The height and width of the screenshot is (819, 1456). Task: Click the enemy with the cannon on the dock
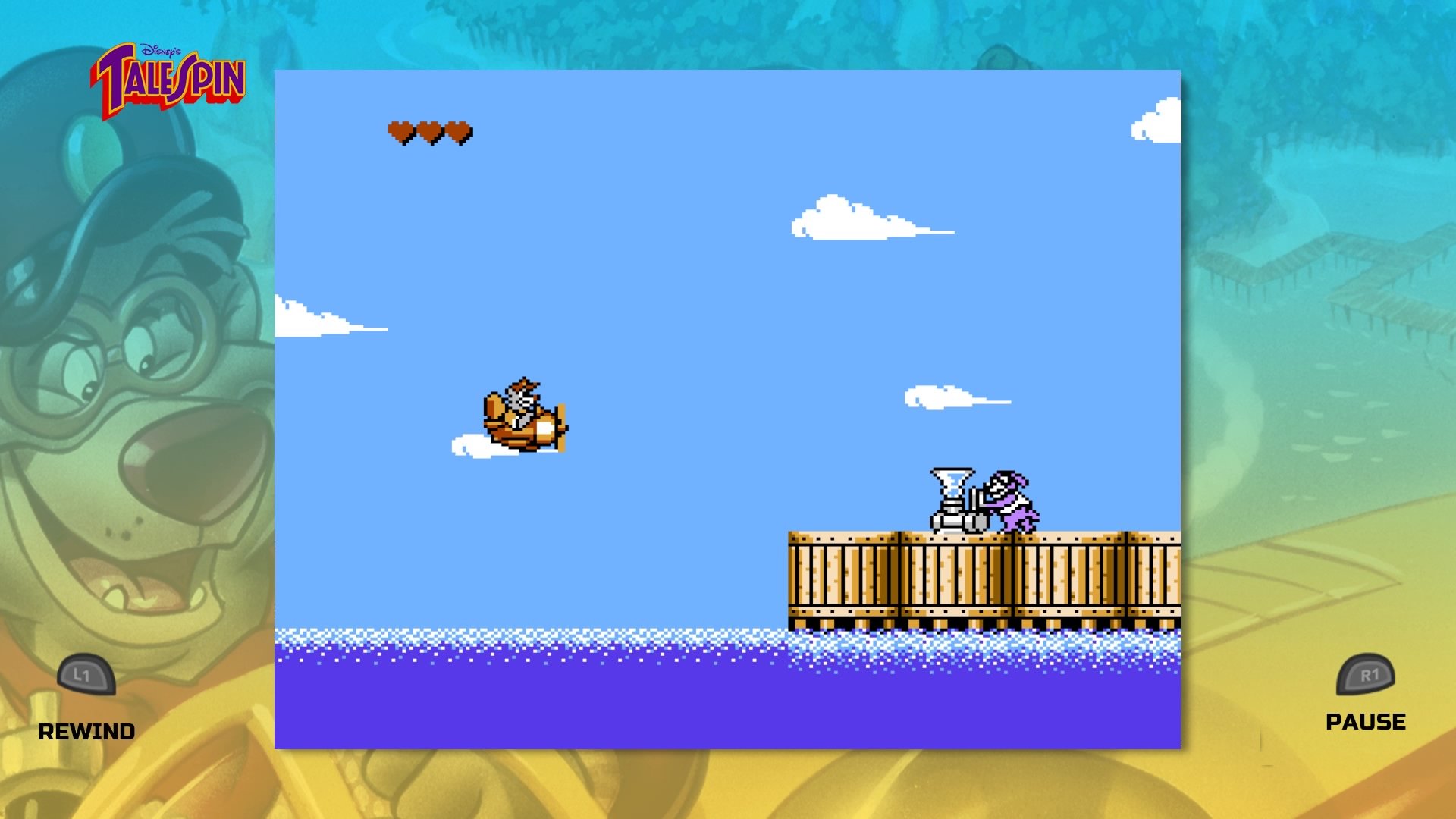(1009, 500)
